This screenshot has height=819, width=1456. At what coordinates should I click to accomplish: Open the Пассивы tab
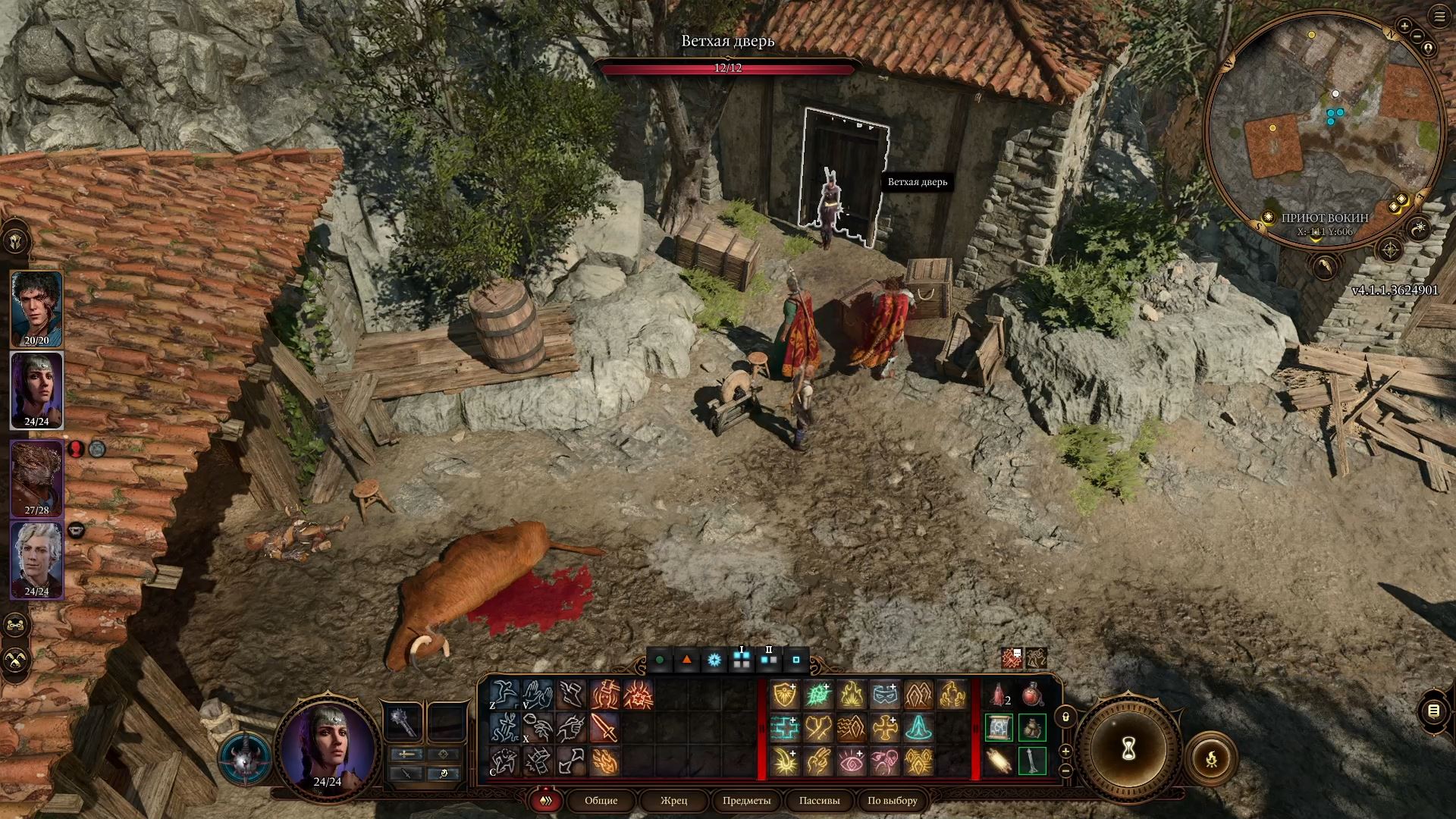(x=819, y=801)
